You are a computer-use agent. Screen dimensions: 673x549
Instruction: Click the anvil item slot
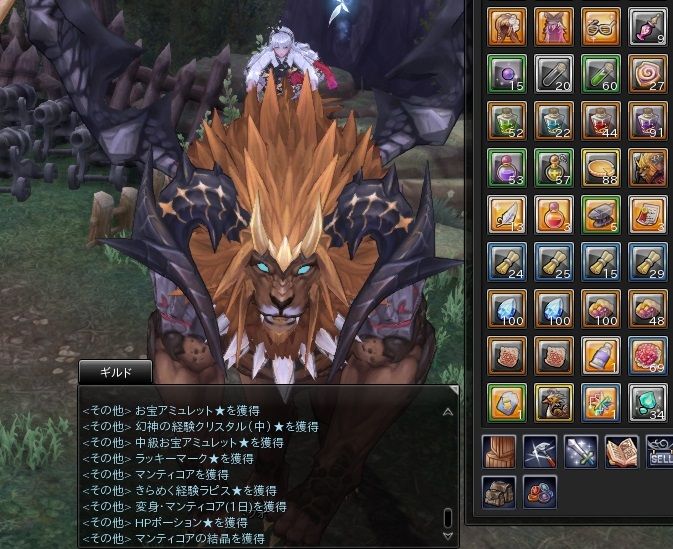pyautogui.click(x=600, y=213)
